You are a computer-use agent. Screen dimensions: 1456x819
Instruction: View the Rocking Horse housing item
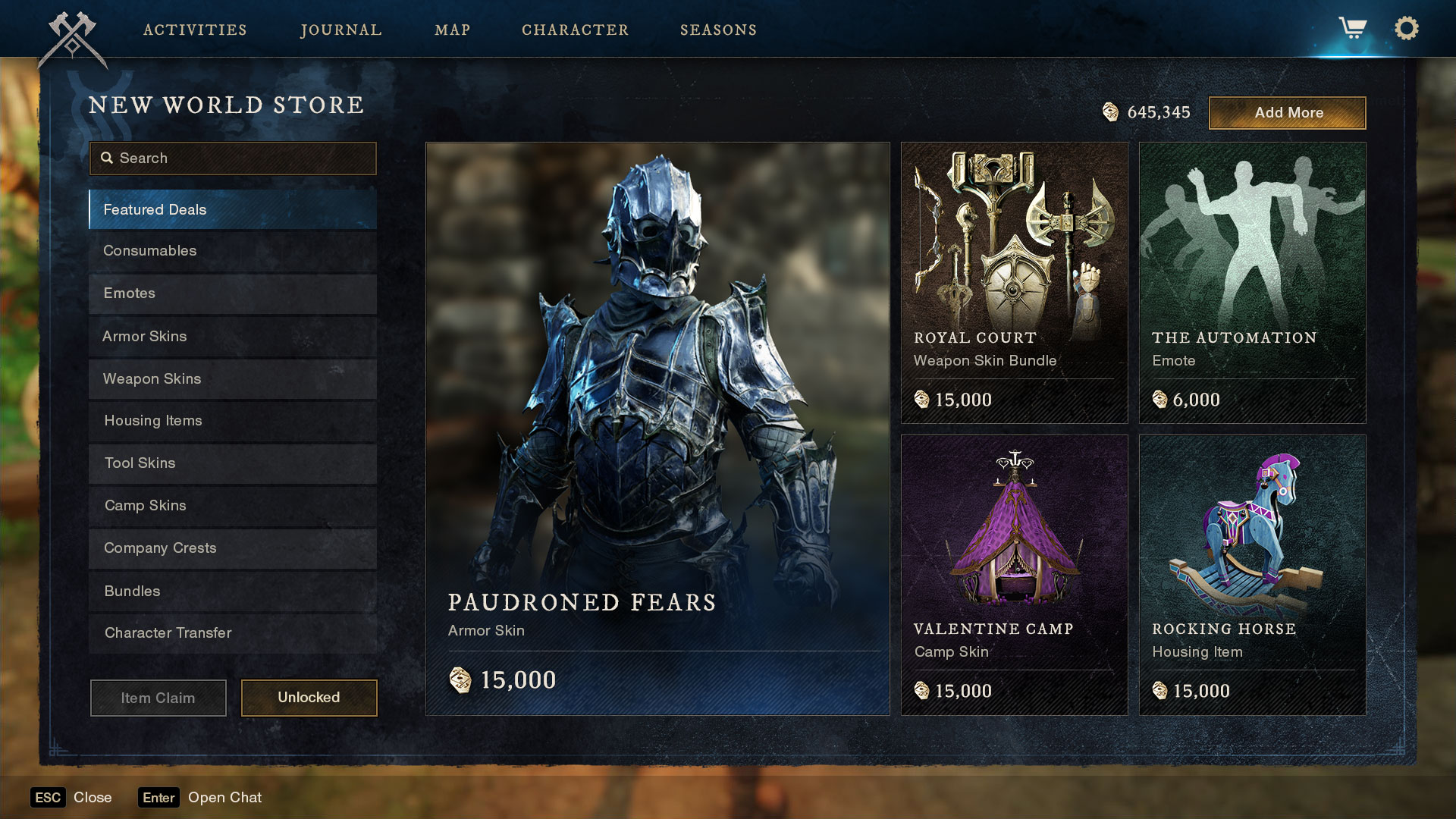[x=1252, y=574]
